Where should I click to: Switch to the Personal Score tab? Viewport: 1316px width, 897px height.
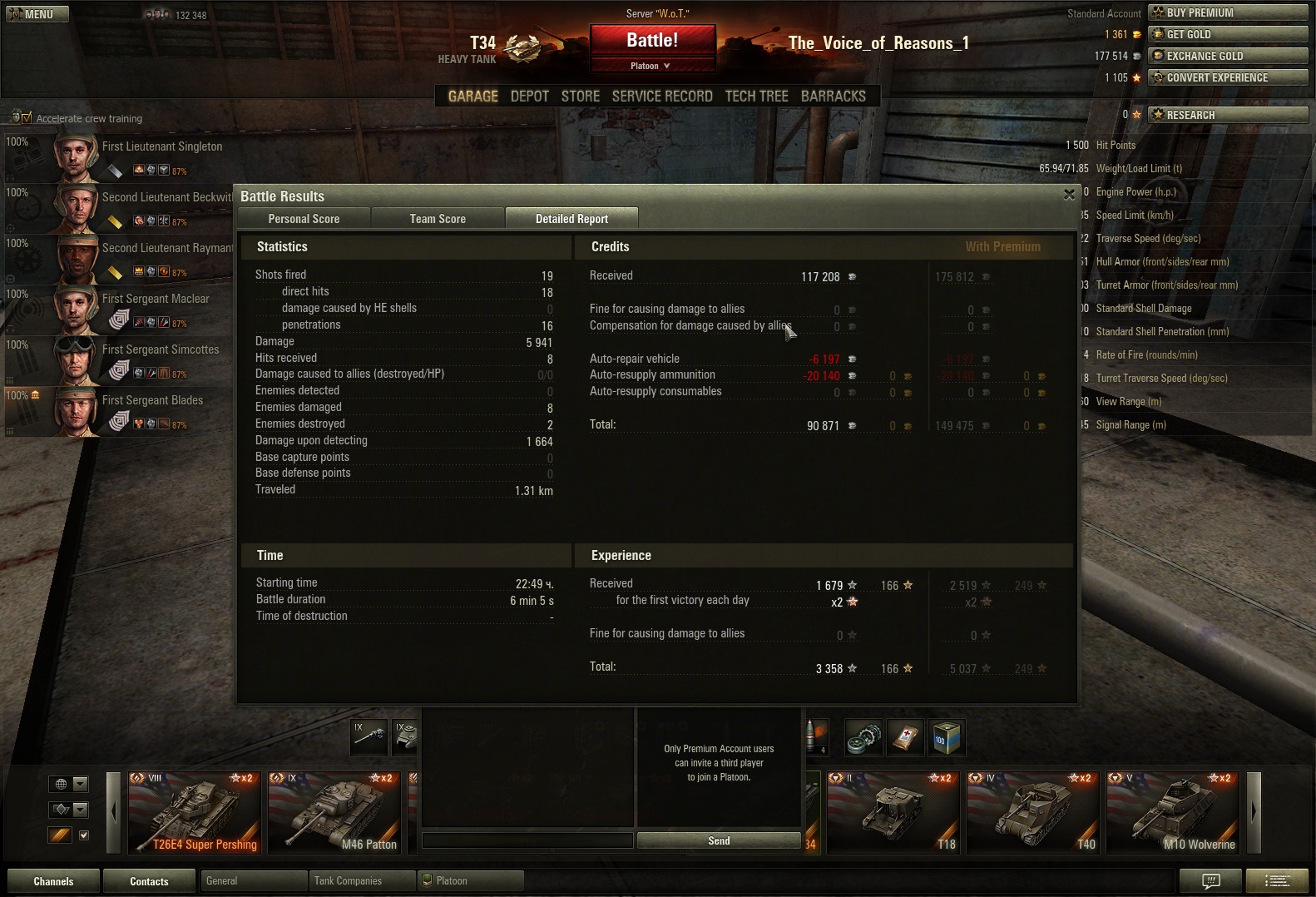coord(304,219)
